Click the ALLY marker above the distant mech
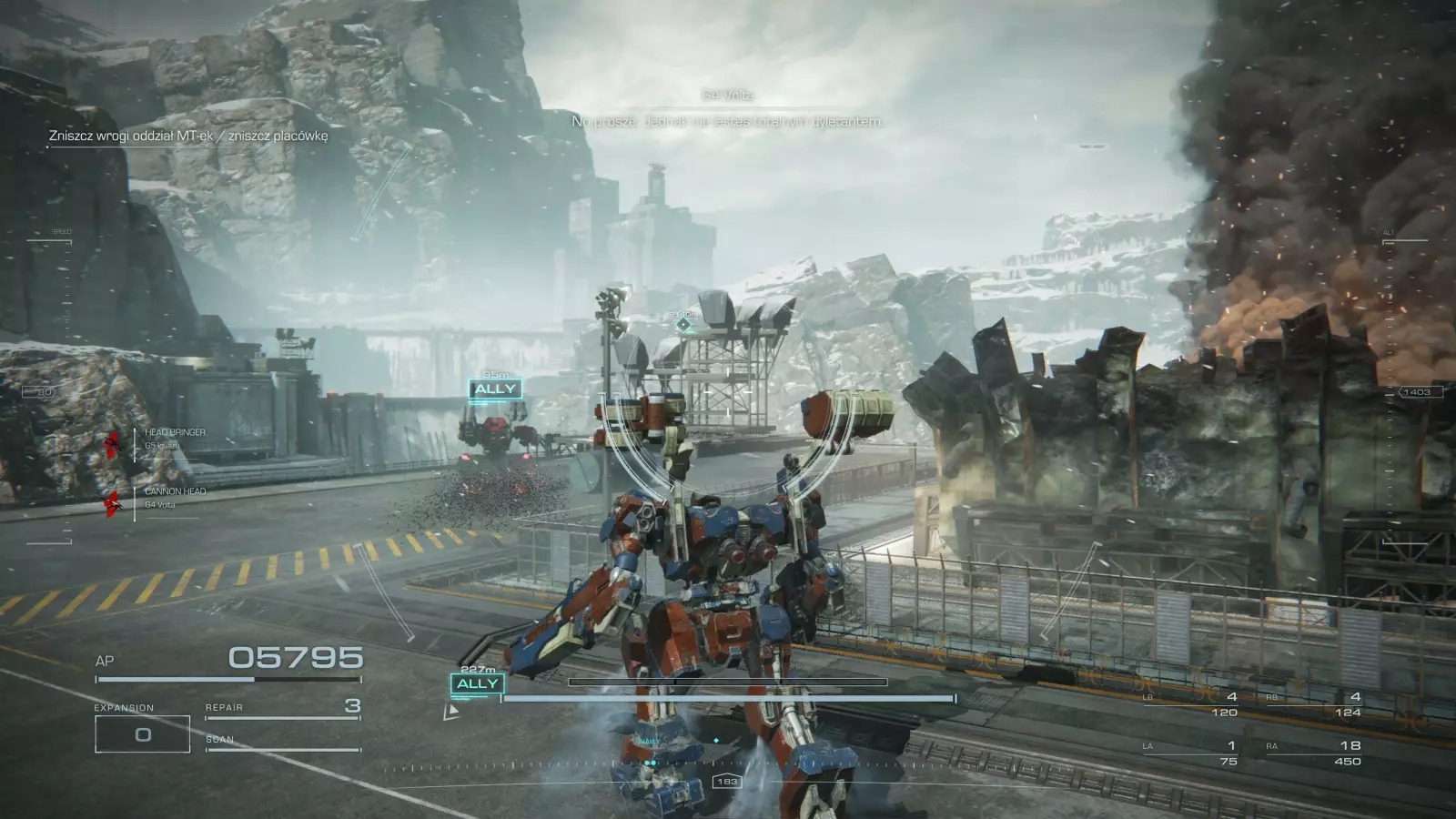Viewport: 1456px width, 819px height. [495, 389]
